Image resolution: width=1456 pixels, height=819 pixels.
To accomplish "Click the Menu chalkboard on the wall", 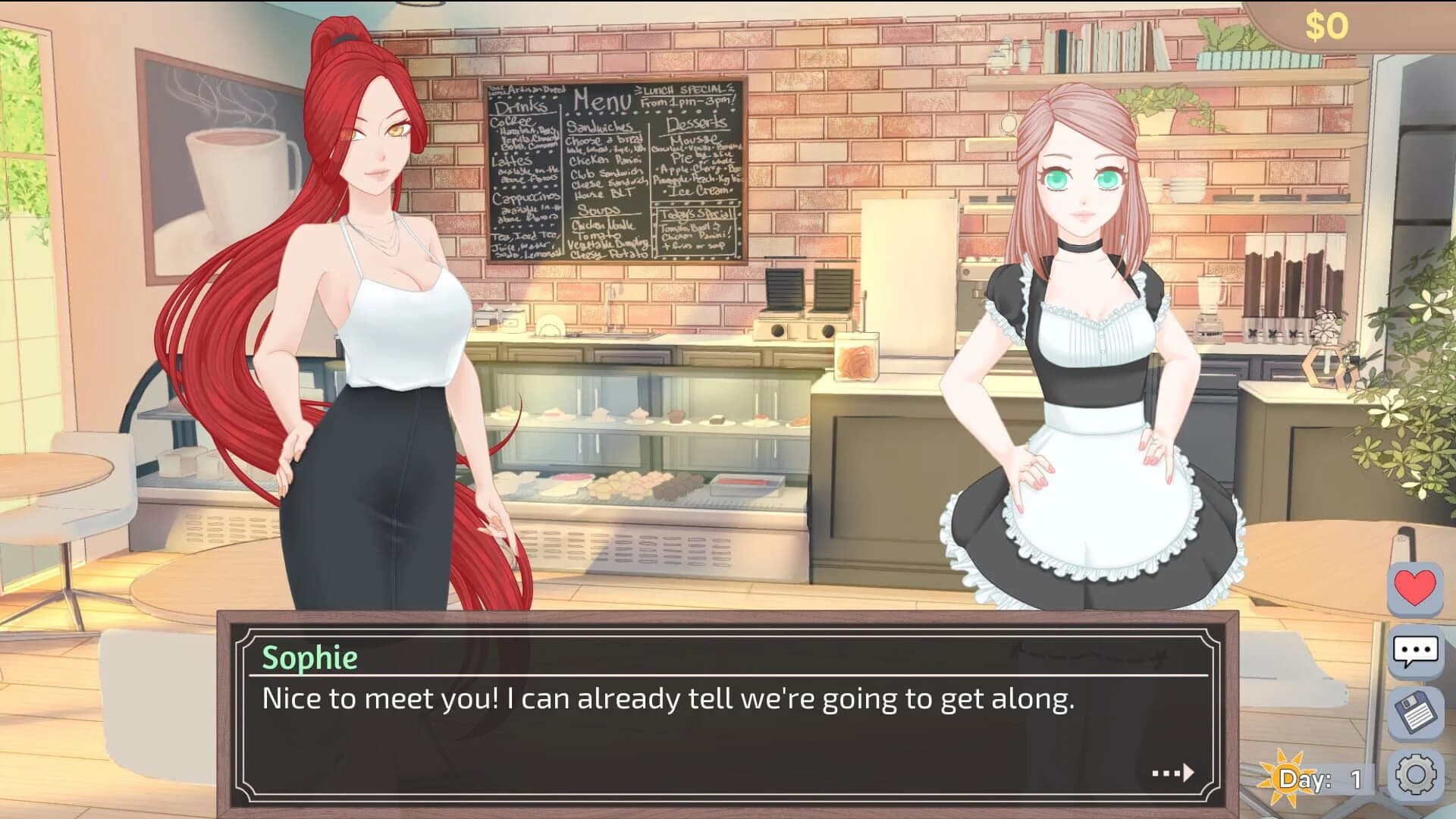I will click(x=614, y=174).
